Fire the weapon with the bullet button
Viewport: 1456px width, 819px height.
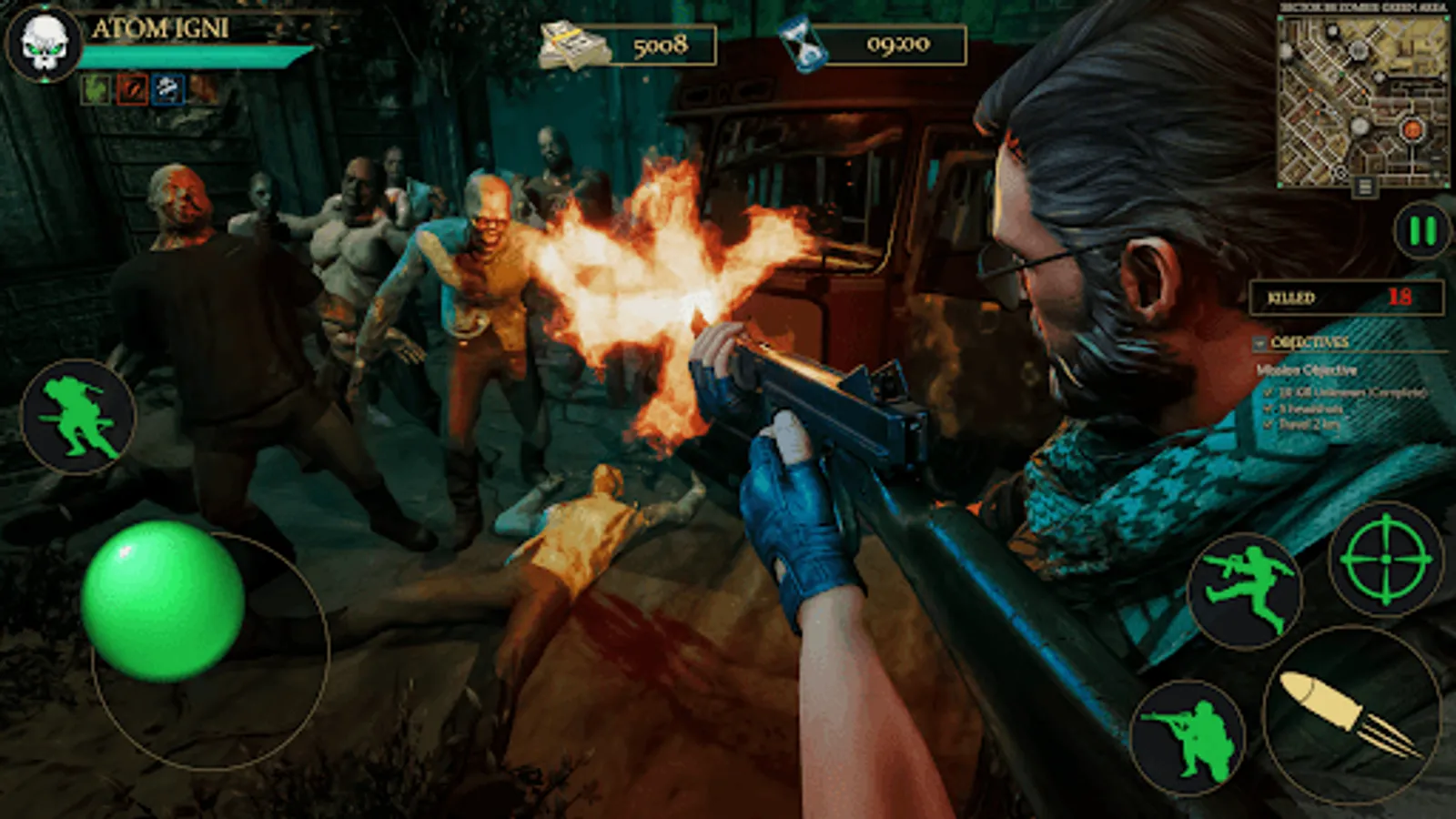click(x=1350, y=715)
